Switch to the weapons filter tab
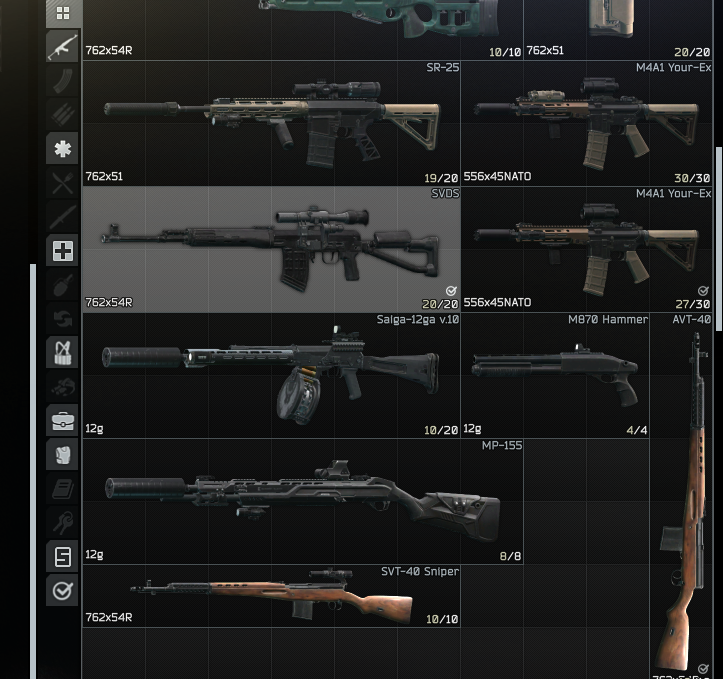 pos(62,47)
